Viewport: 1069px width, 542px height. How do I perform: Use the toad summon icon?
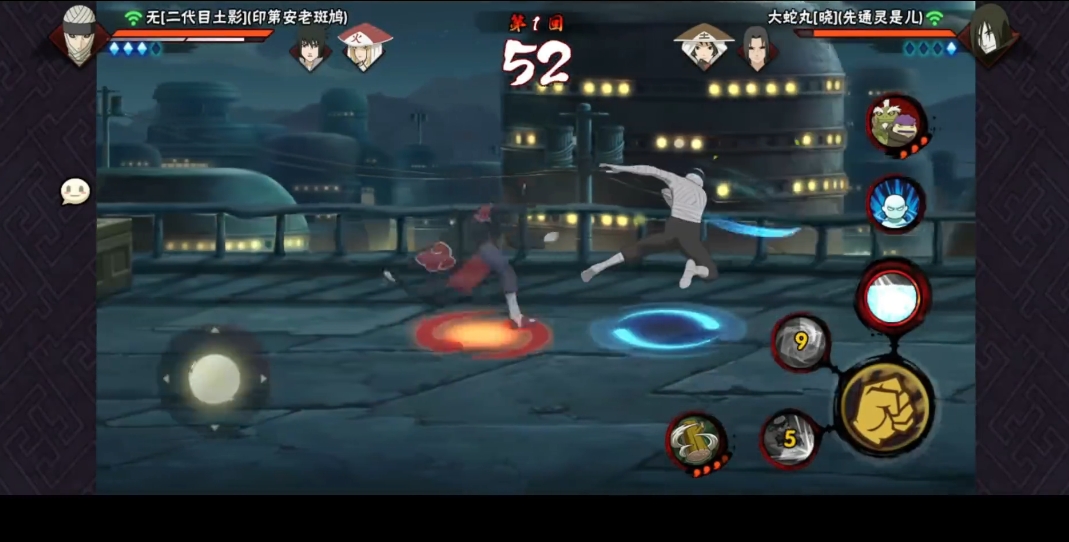coord(895,125)
